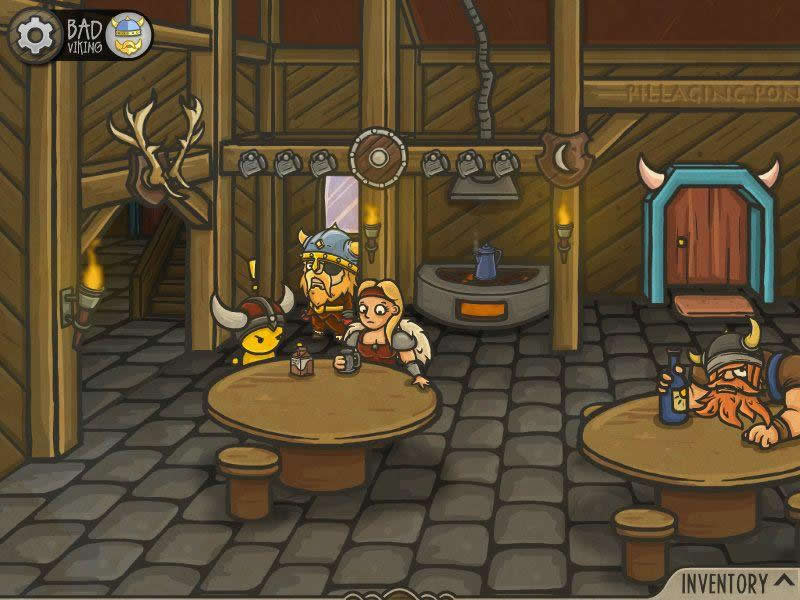800x600 pixels.
Task: Open the settings gear menu
Action: (33, 36)
